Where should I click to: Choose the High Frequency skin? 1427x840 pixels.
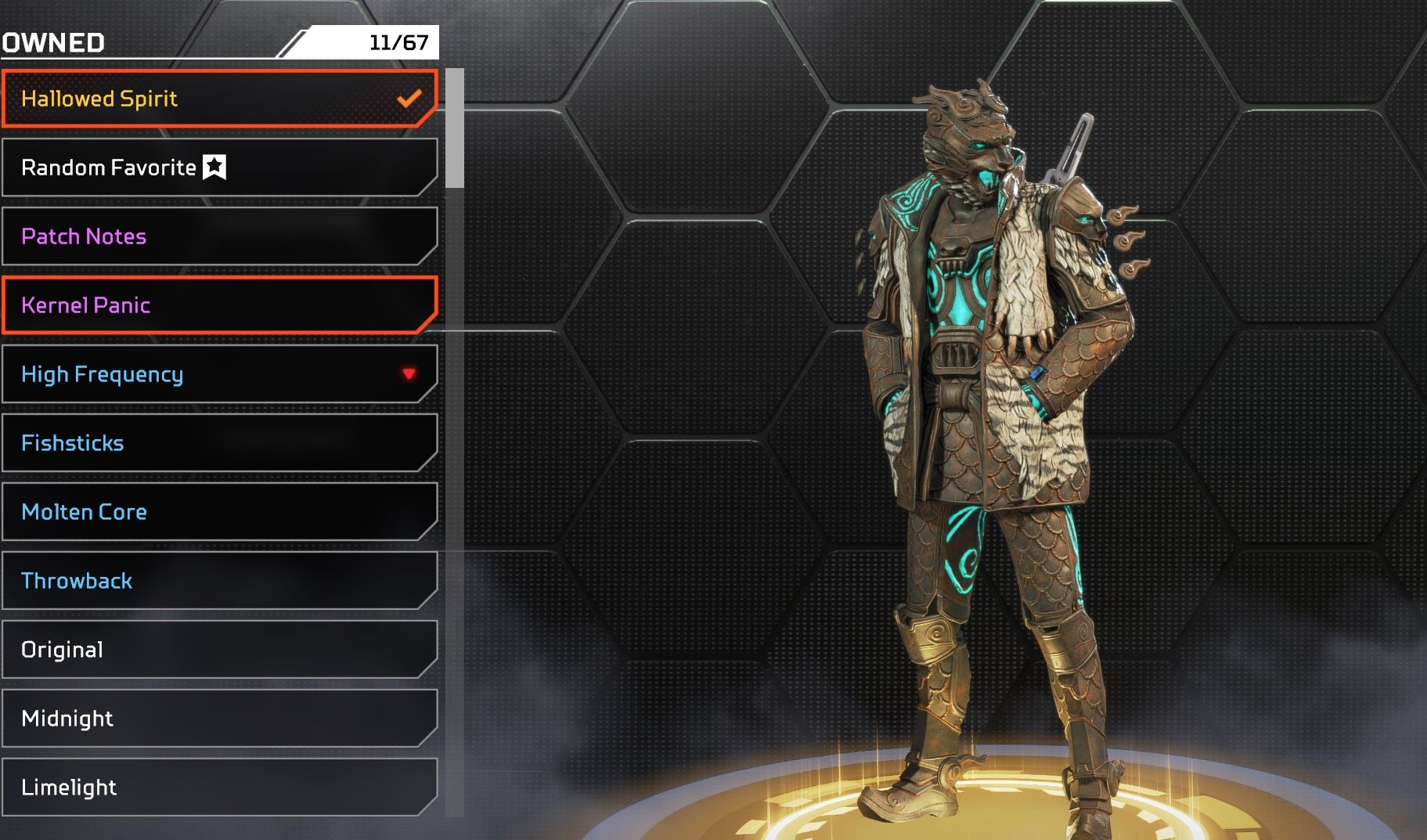coord(219,374)
